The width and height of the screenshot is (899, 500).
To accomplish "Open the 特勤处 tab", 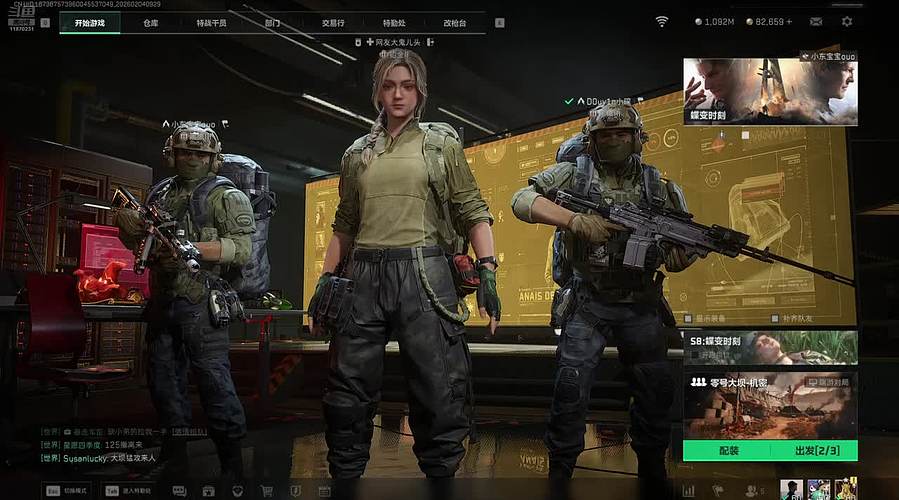I will [394, 22].
